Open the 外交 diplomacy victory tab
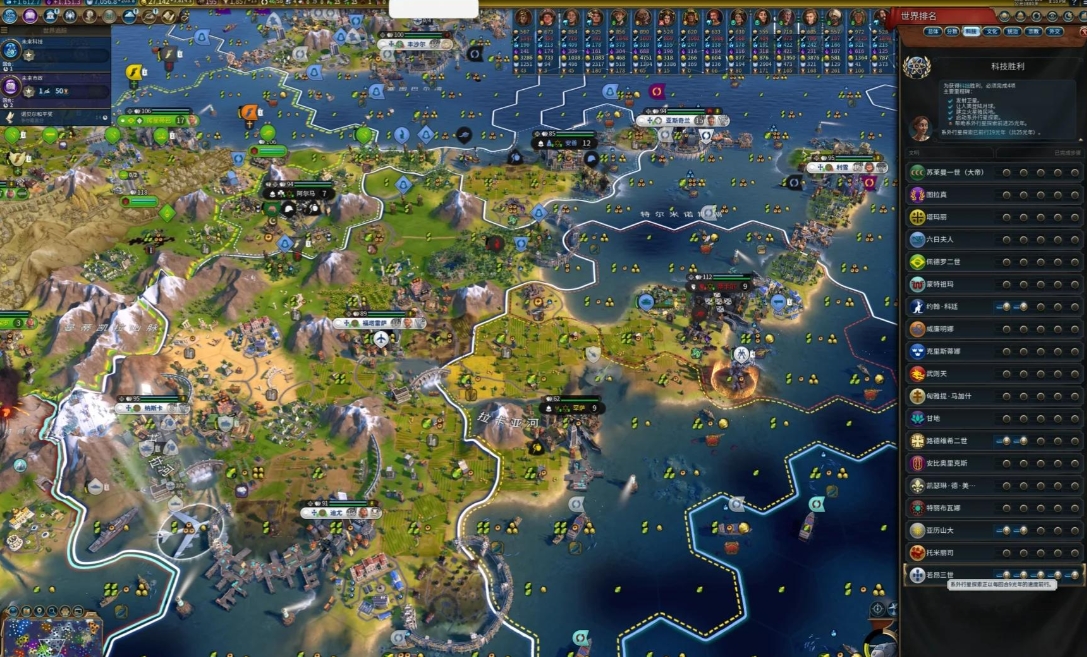Screen dimensions: 1087x657 pos(1055,31)
